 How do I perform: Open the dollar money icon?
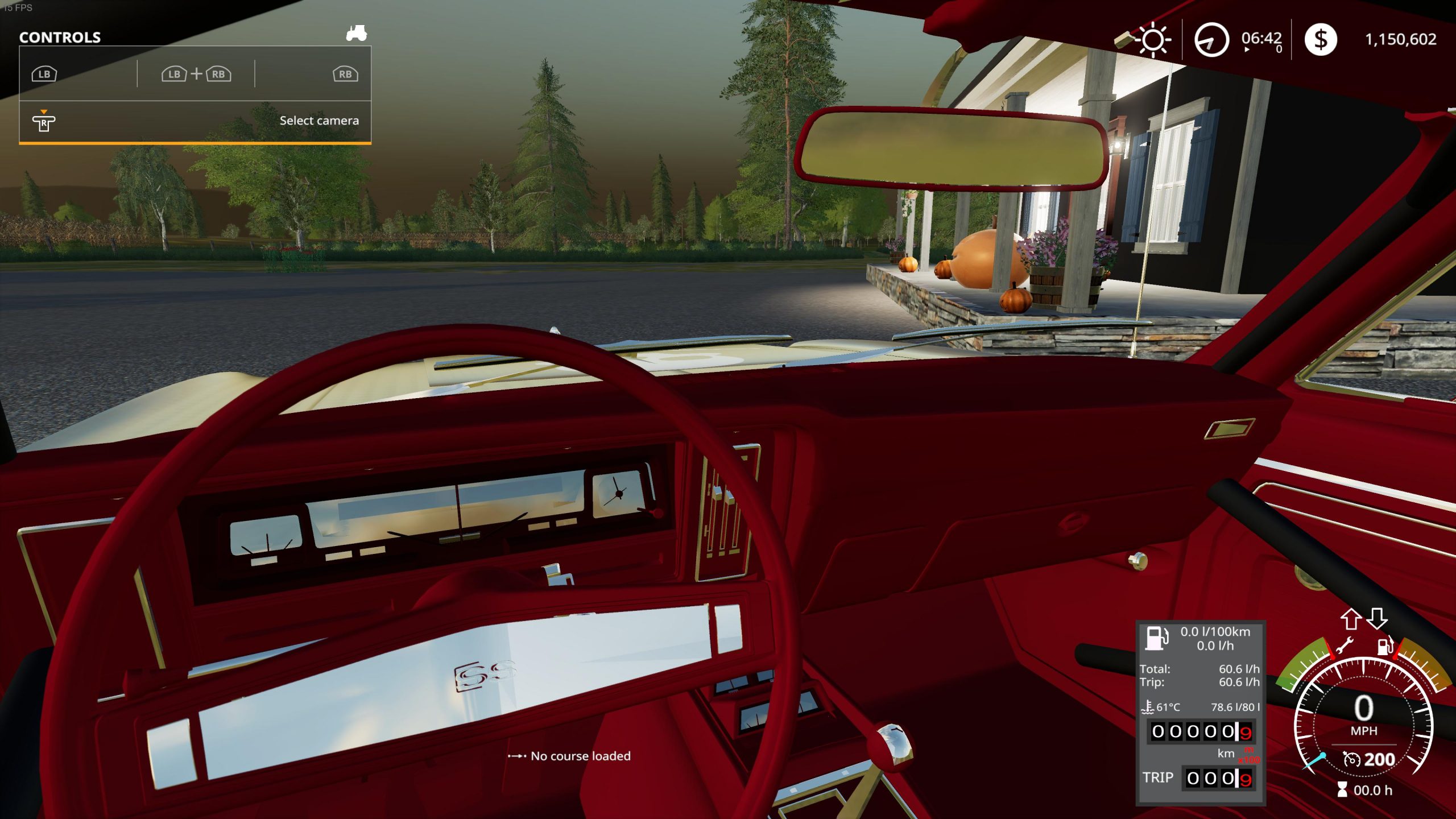1320,40
